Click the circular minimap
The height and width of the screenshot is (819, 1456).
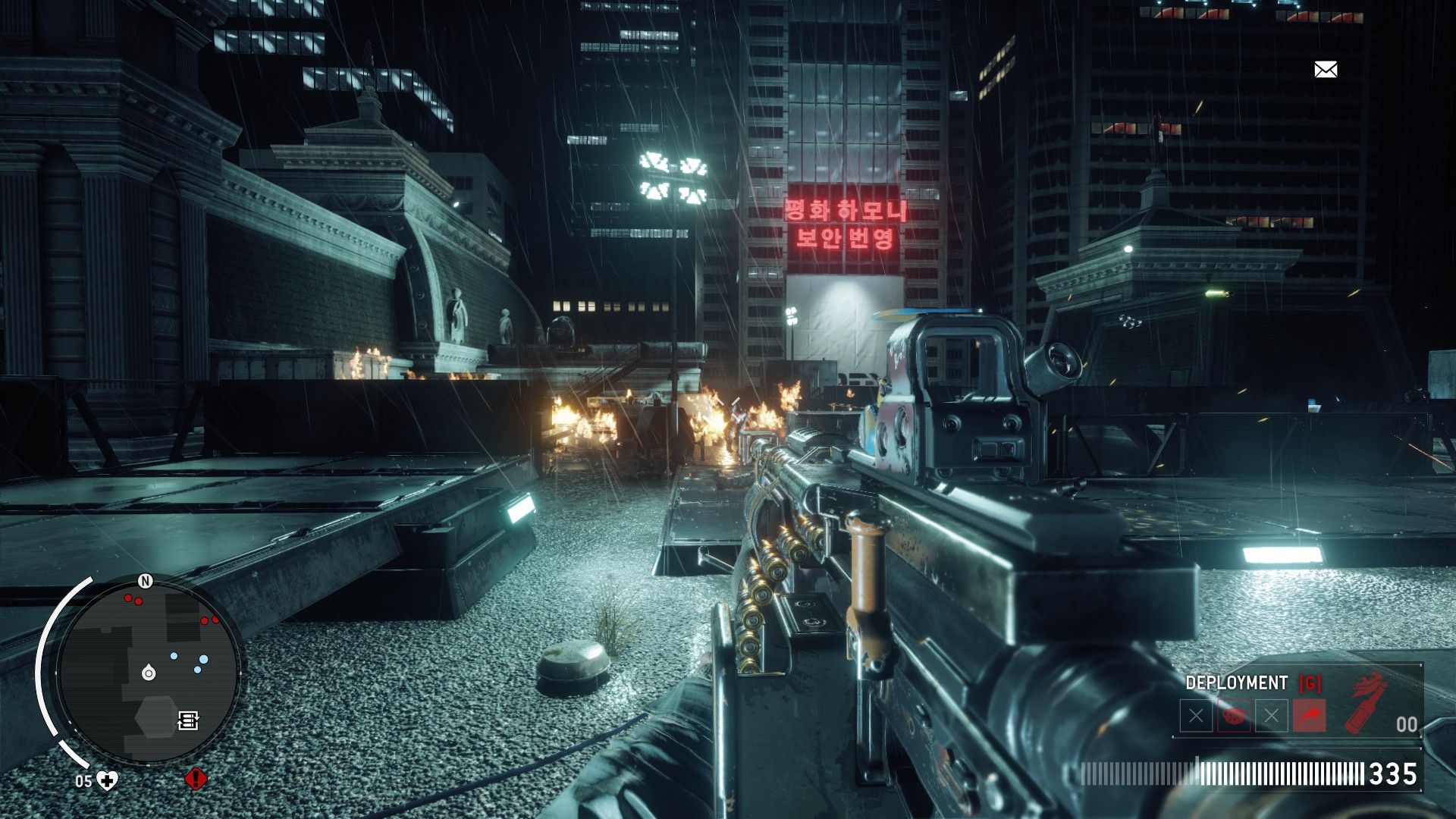(149, 670)
